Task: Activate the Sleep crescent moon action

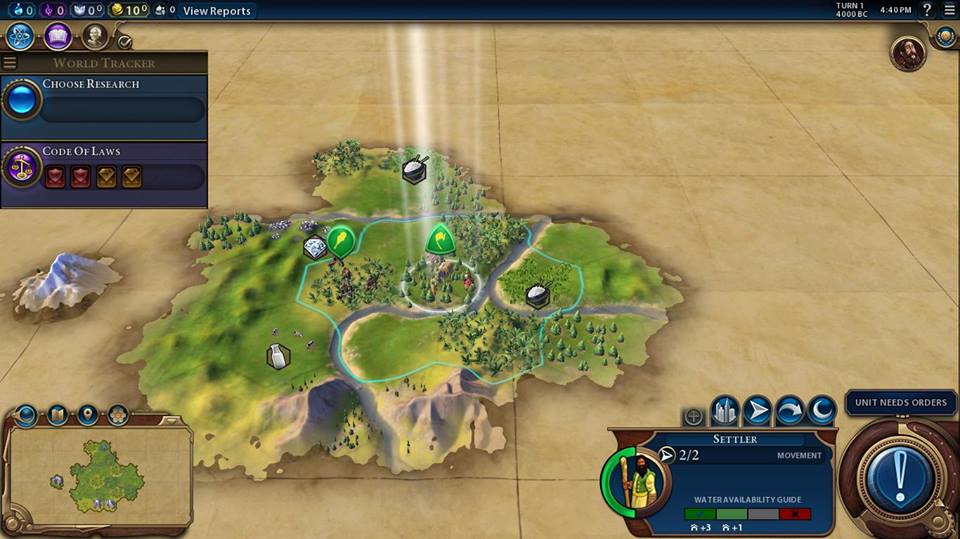Action: (x=822, y=410)
